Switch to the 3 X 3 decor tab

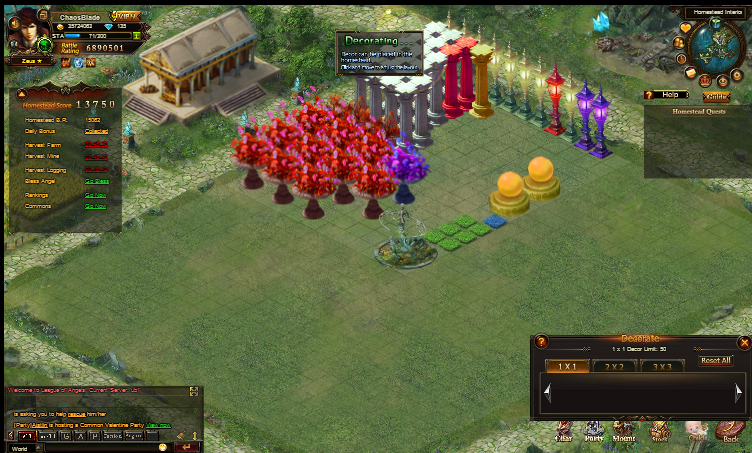point(662,366)
